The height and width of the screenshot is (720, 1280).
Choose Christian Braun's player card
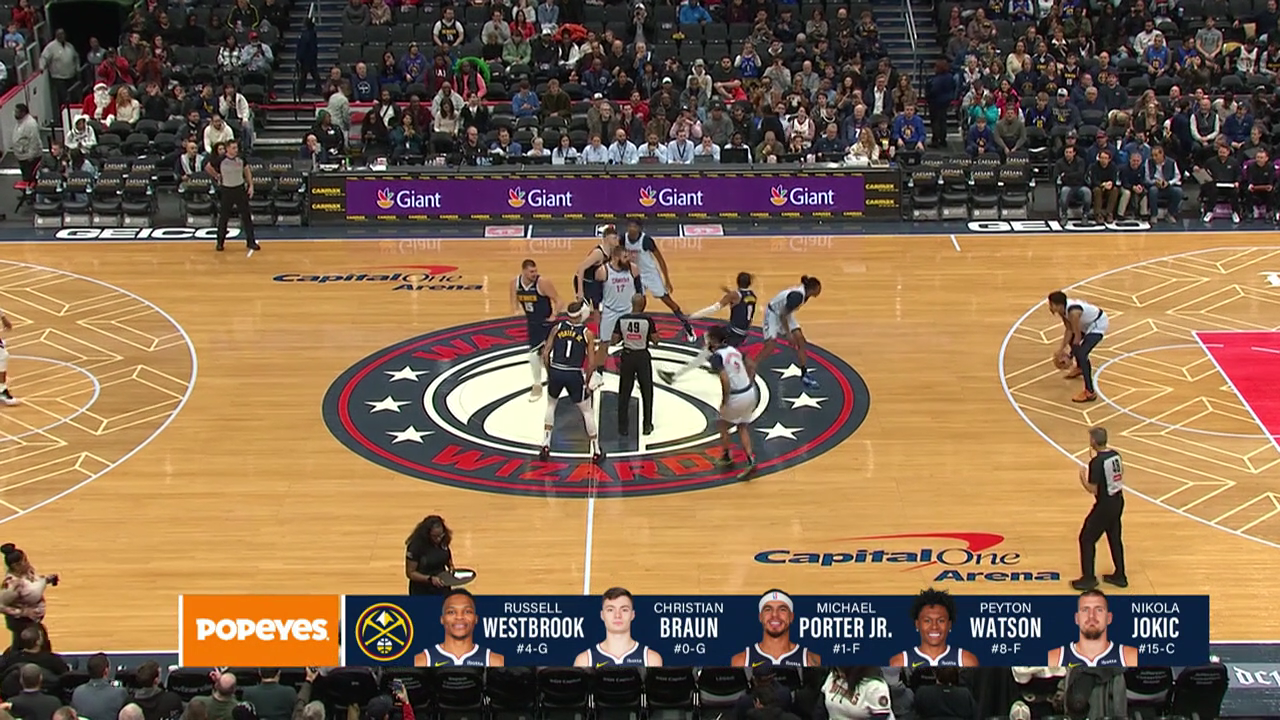pyautogui.click(x=650, y=630)
